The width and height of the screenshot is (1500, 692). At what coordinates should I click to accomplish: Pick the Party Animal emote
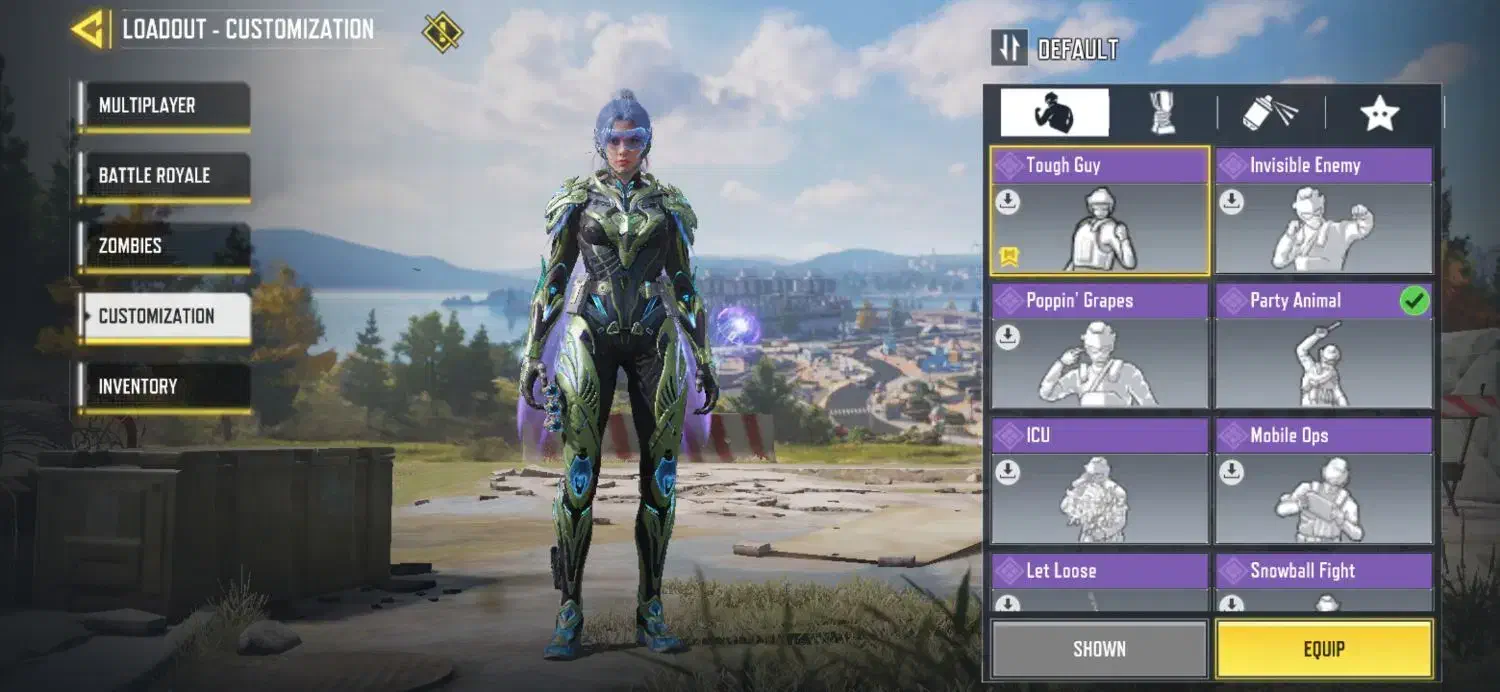click(1323, 347)
